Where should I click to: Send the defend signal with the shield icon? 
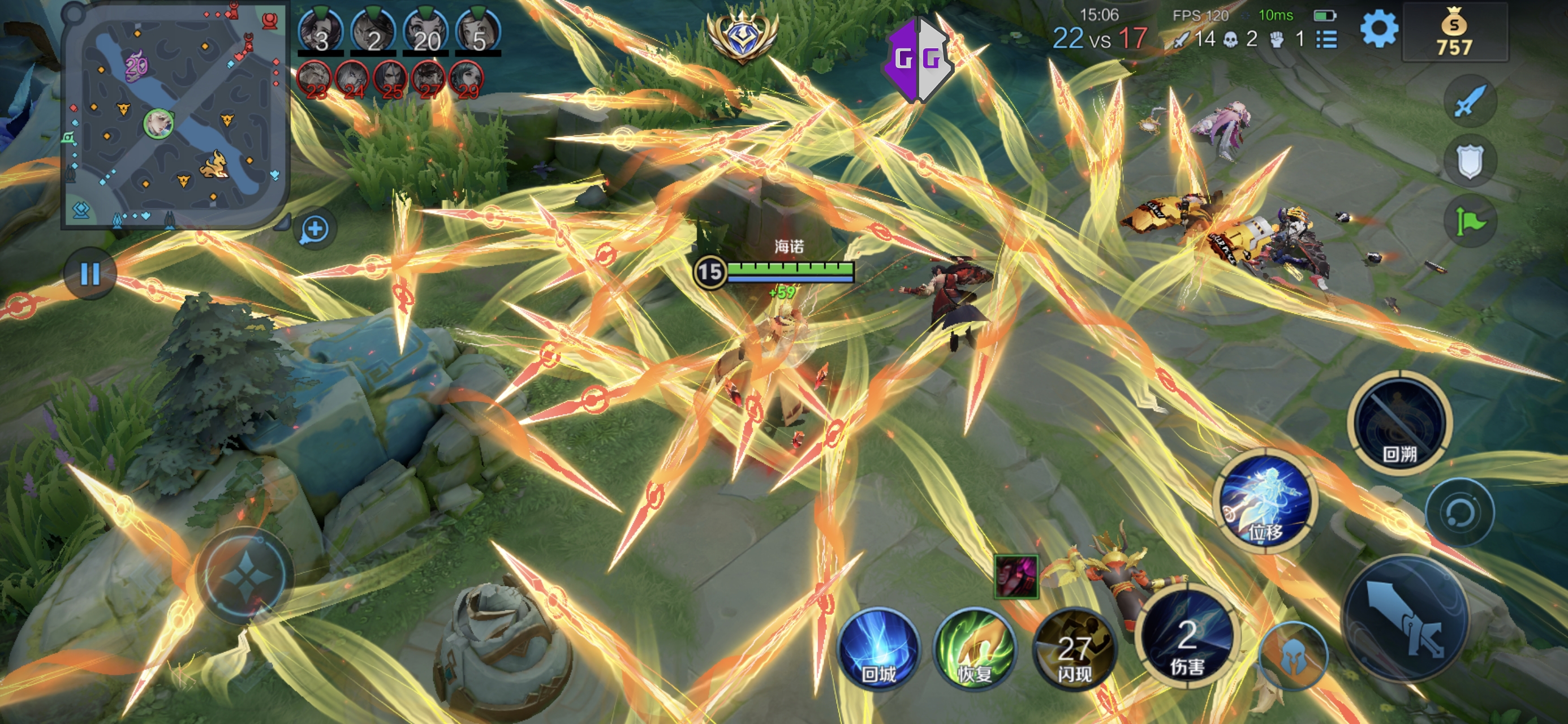[1470, 161]
